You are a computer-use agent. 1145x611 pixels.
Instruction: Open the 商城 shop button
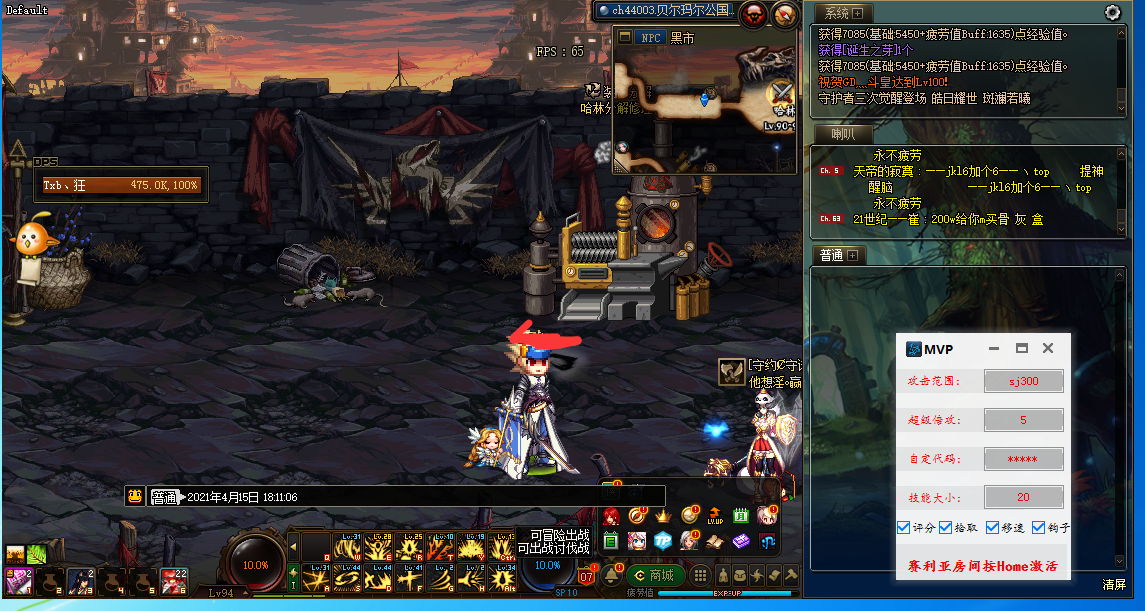(x=655, y=575)
